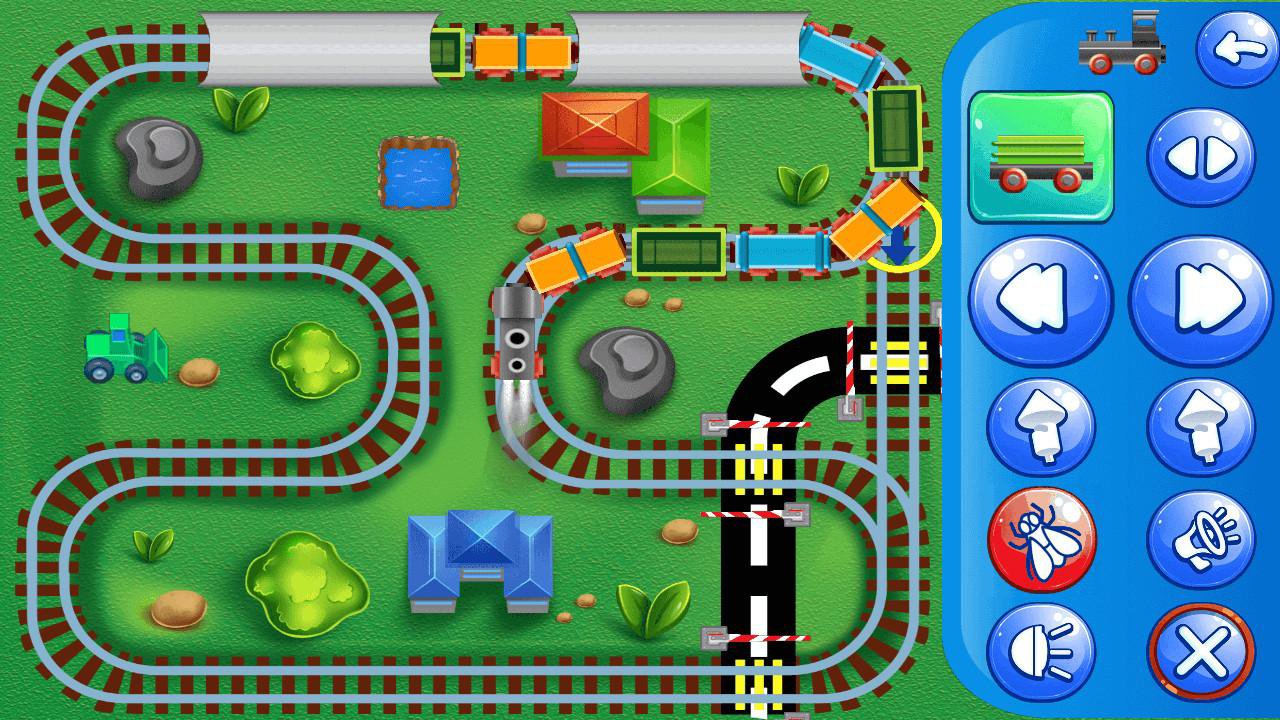Sound the right train whistle
This screenshot has width=1280, height=720.
tap(1203, 427)
